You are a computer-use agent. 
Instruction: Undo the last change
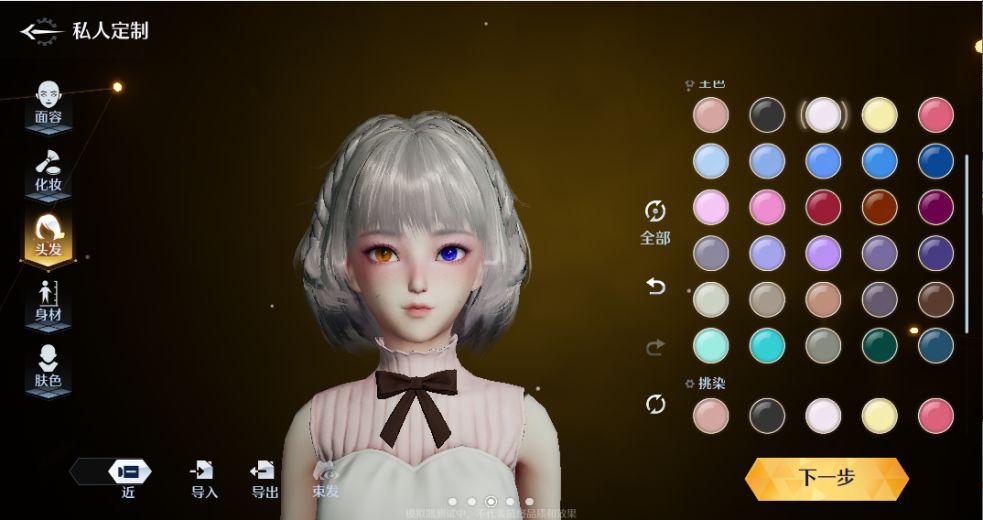(656, 287)
